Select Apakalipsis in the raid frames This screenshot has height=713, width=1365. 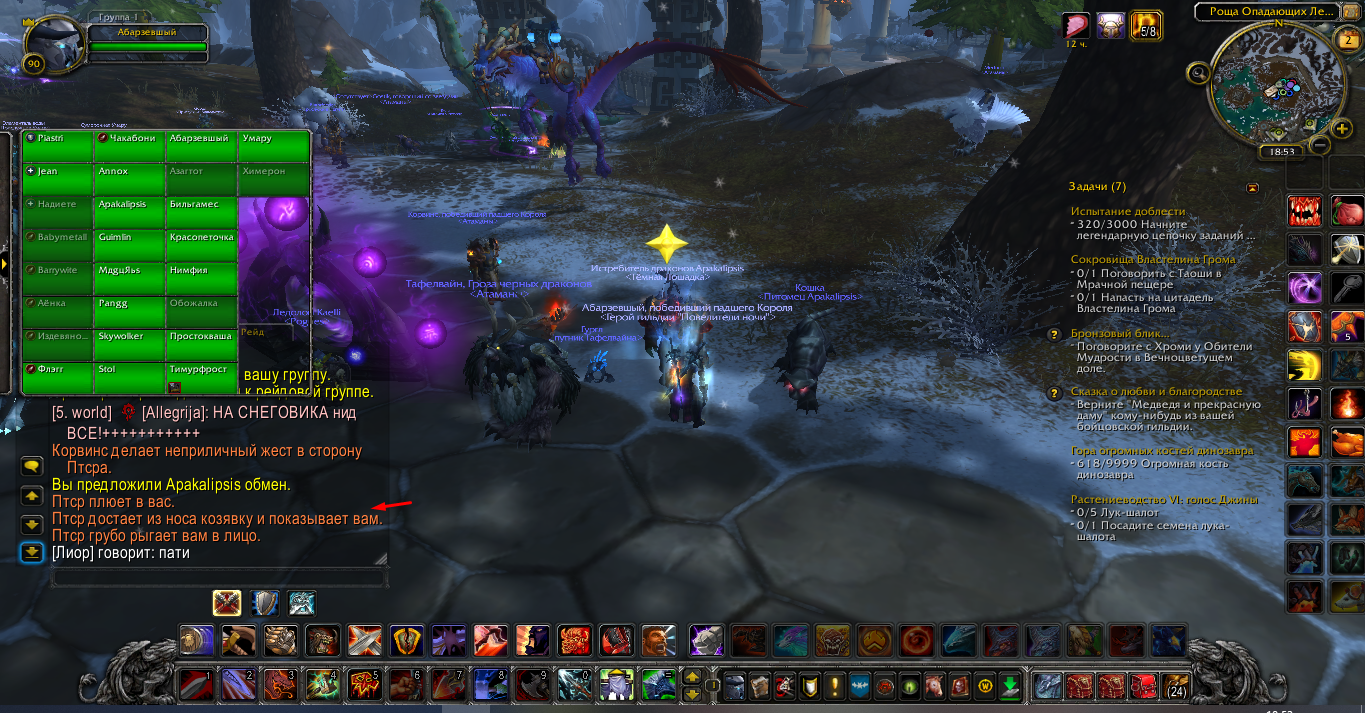pos(130,213)
